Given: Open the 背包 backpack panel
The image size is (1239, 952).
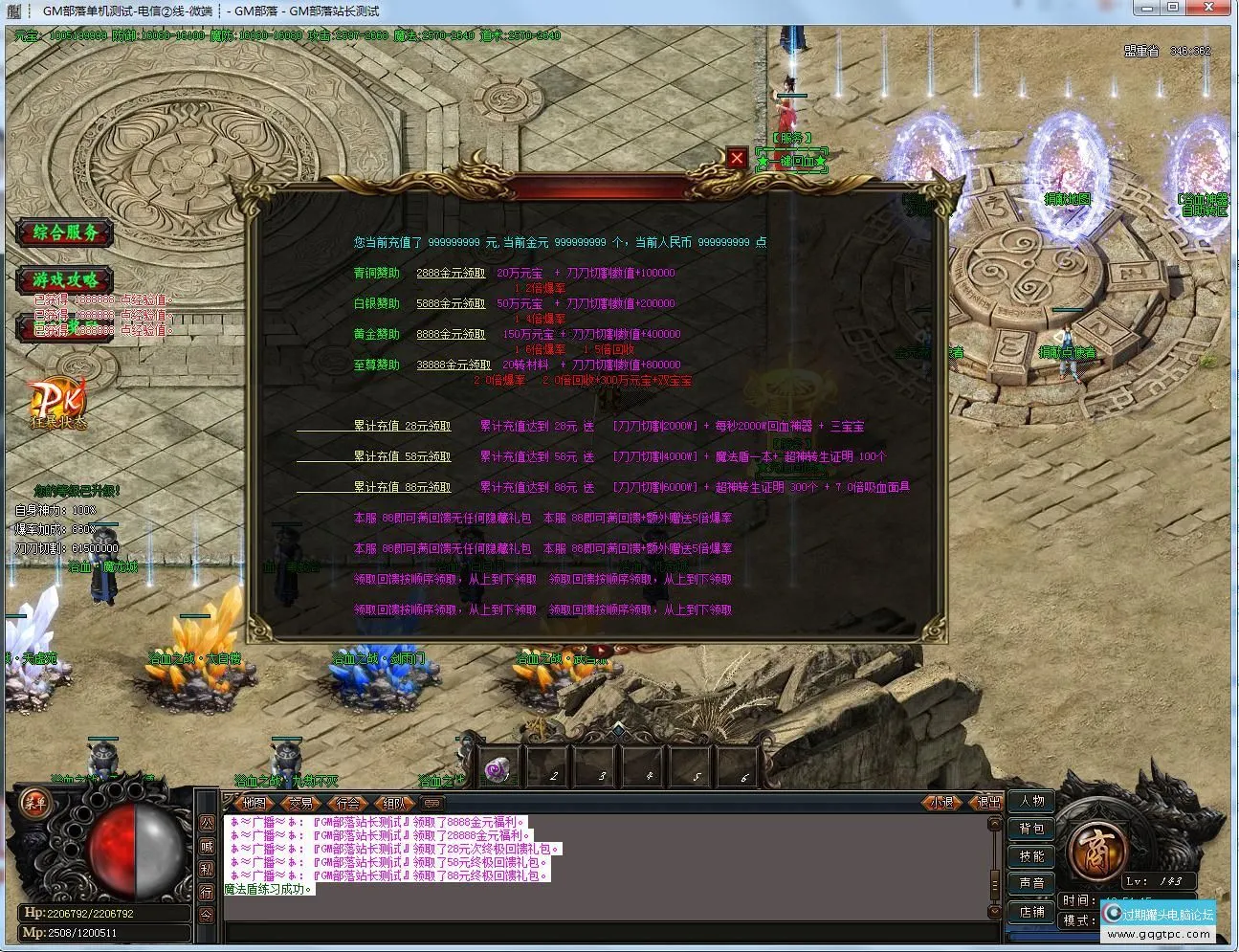Looking at the screenshot, I should click(x=1031, y=829).
